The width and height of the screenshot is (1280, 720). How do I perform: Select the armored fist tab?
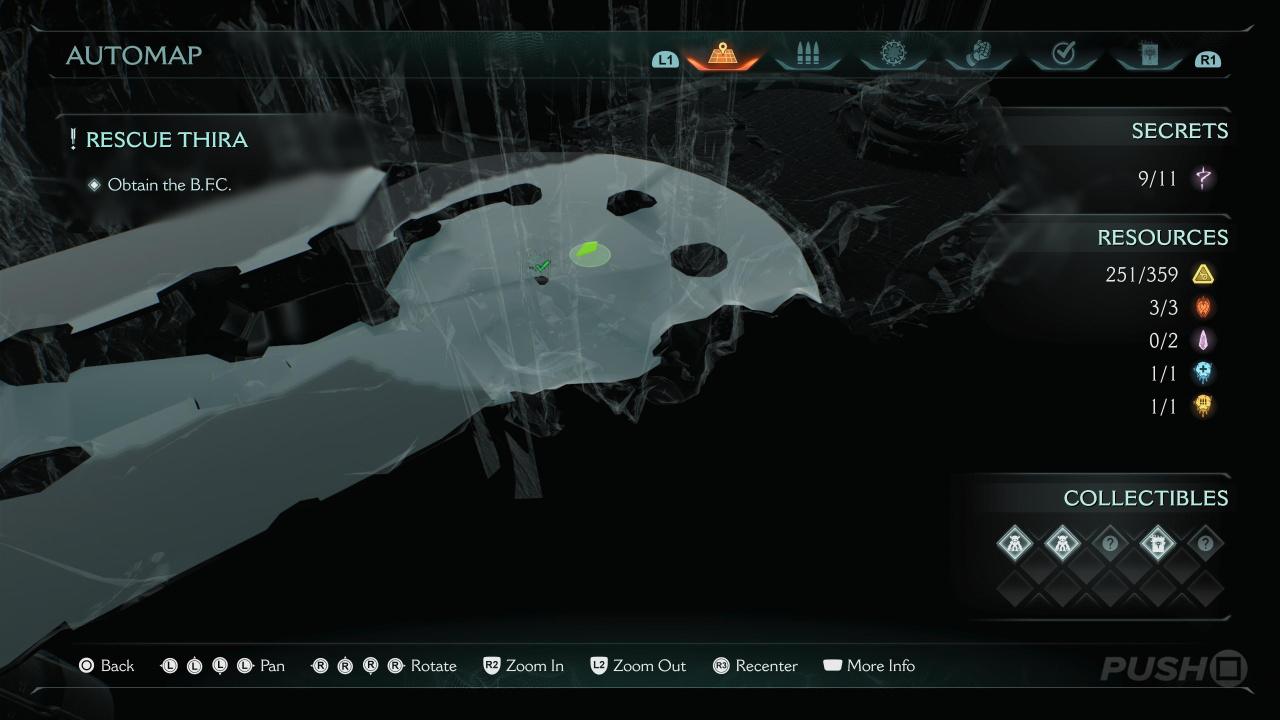[x=977, y=54]
